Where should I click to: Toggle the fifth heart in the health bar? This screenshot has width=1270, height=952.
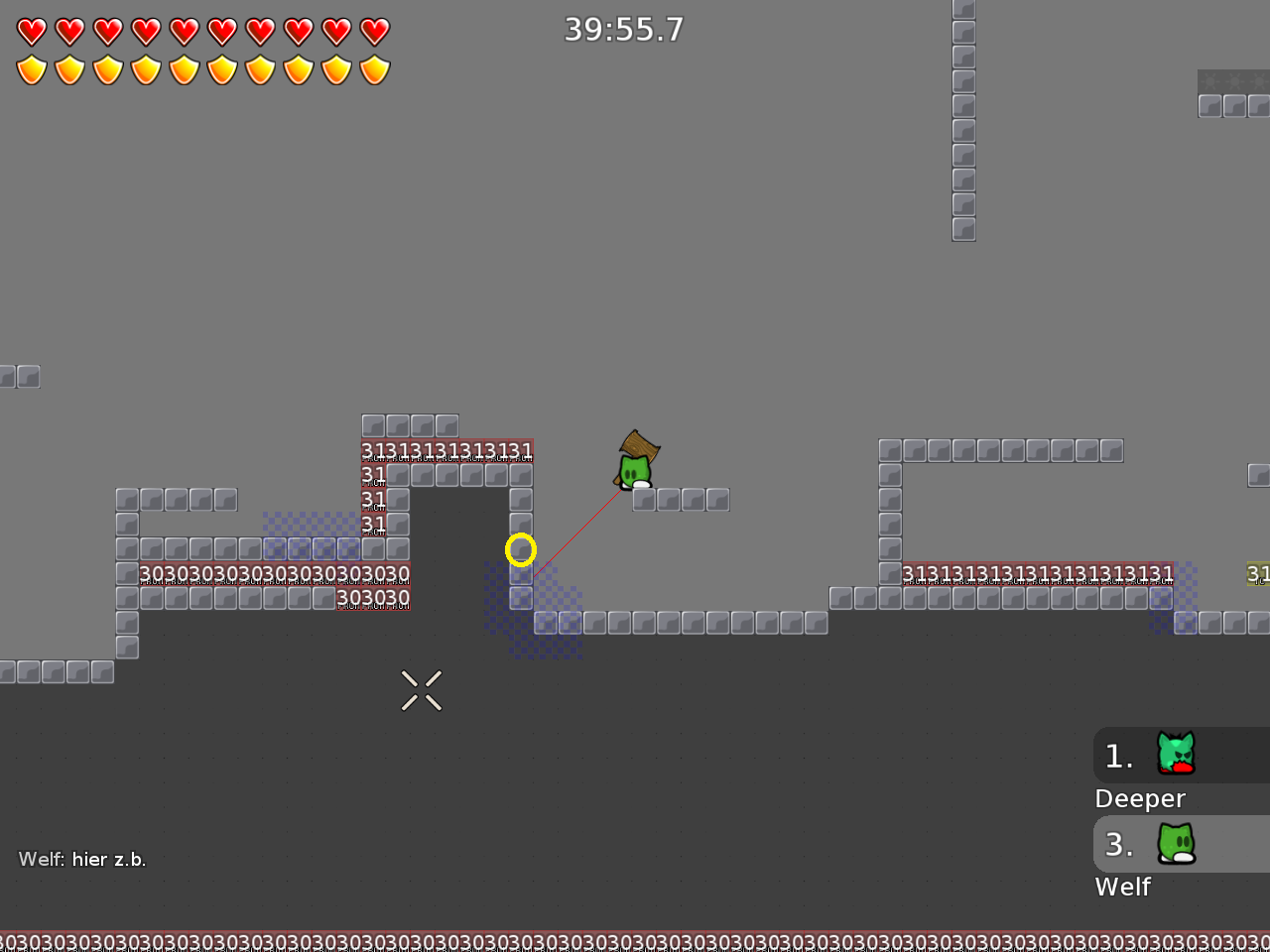pyautogui.click(x=185, y=31)
